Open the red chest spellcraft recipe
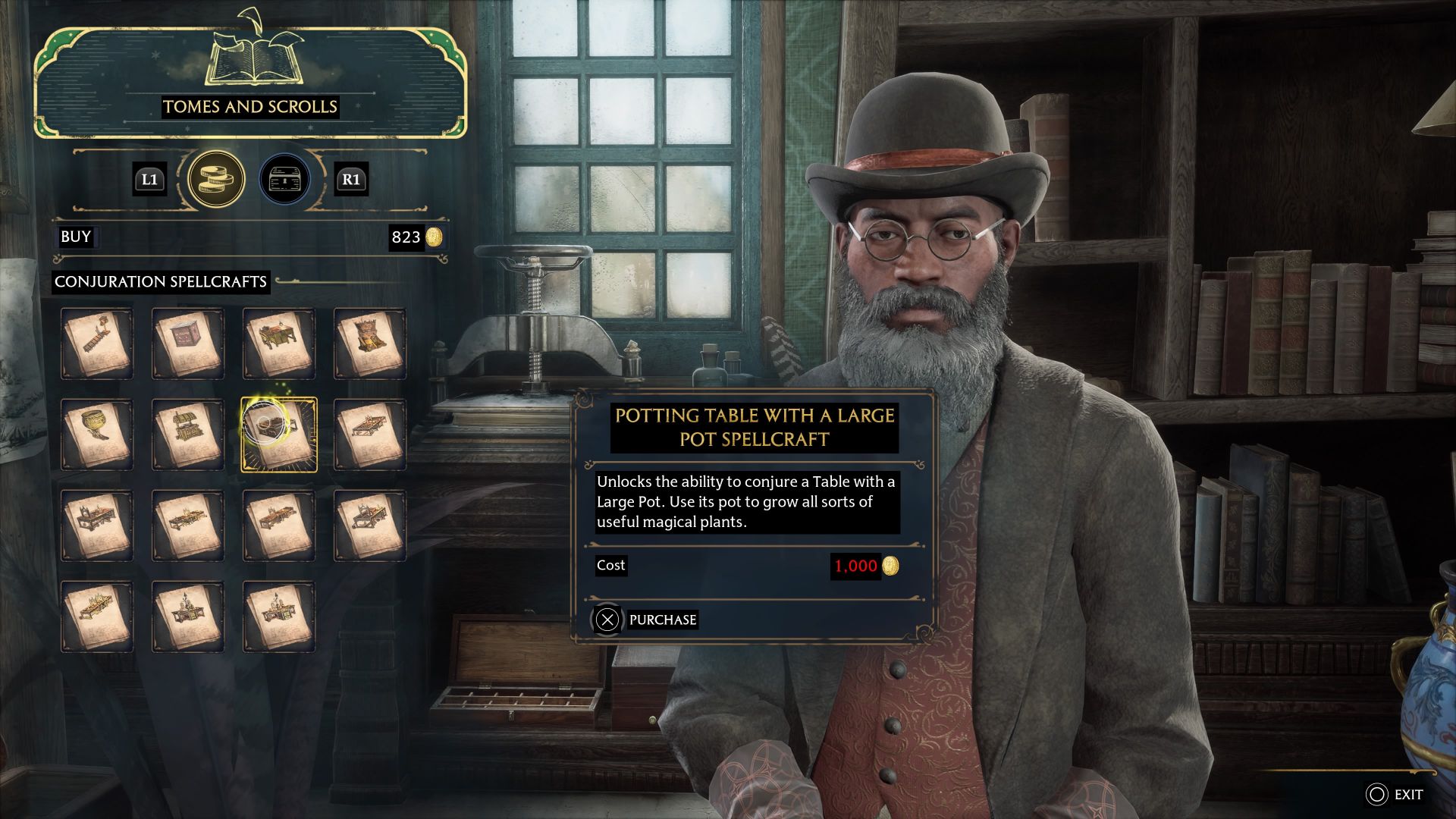Screen dimensions: 1456x819 [x=188, y=343]
